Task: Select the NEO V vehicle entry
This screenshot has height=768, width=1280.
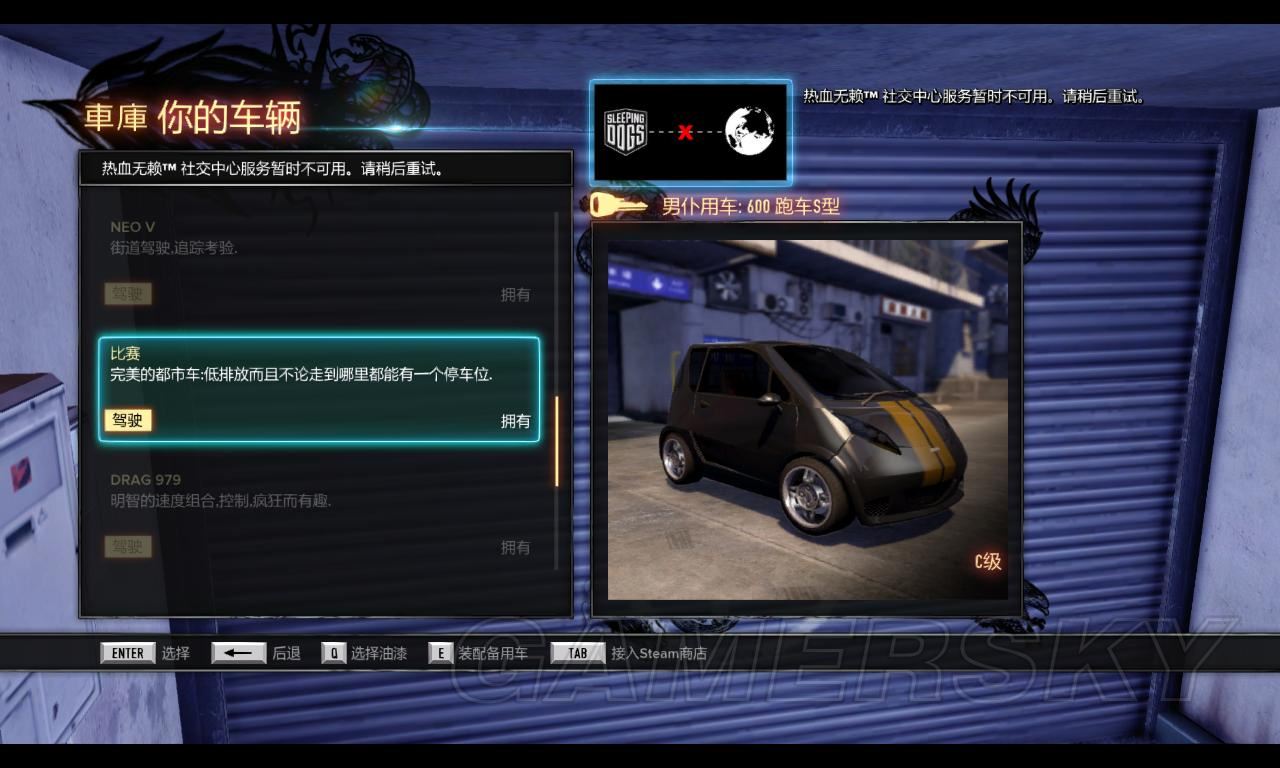Action: tap(320, 260)
